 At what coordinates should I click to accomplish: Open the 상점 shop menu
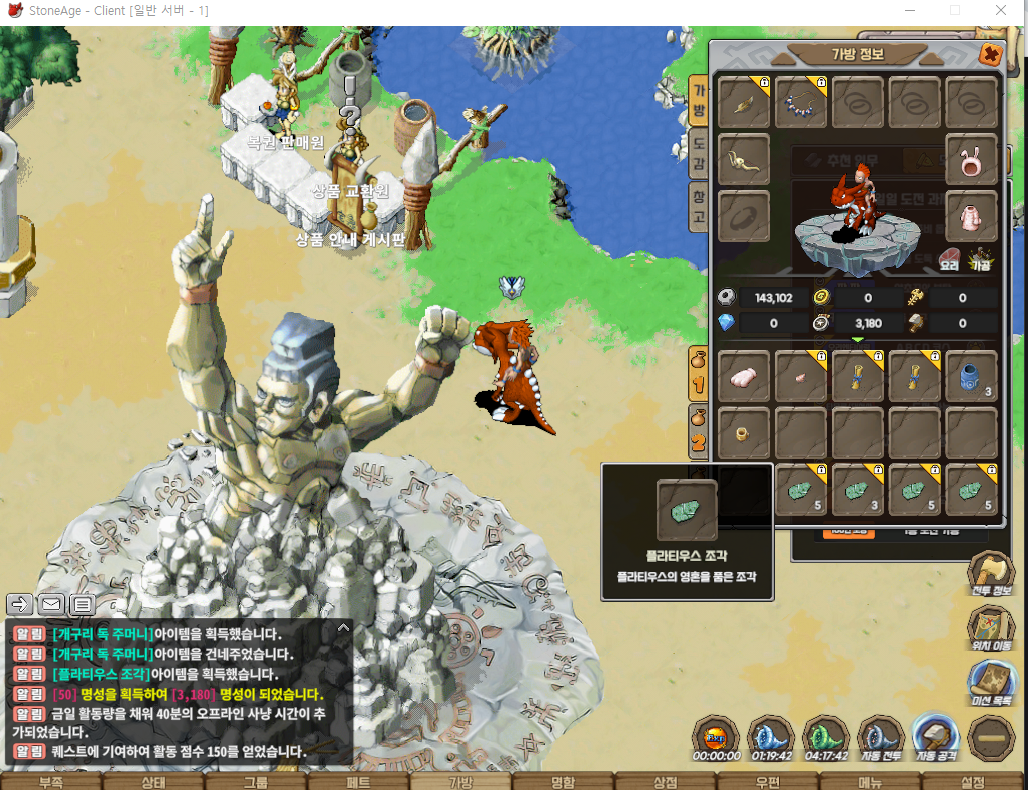[665, 781]
